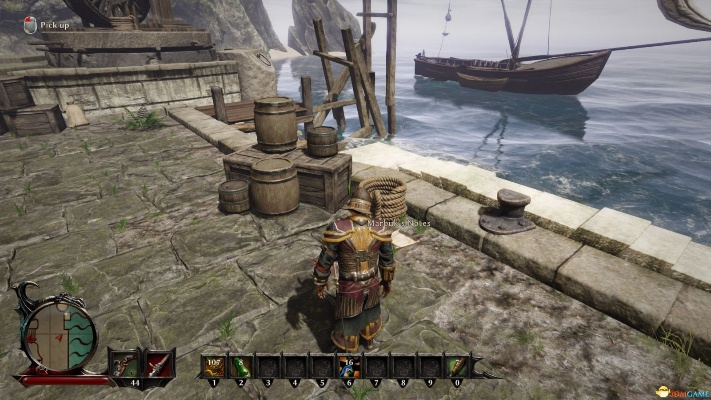Use the item in hotbar slot 6
This screenshot has height=400, width=711.
click(x=349, y=365)
